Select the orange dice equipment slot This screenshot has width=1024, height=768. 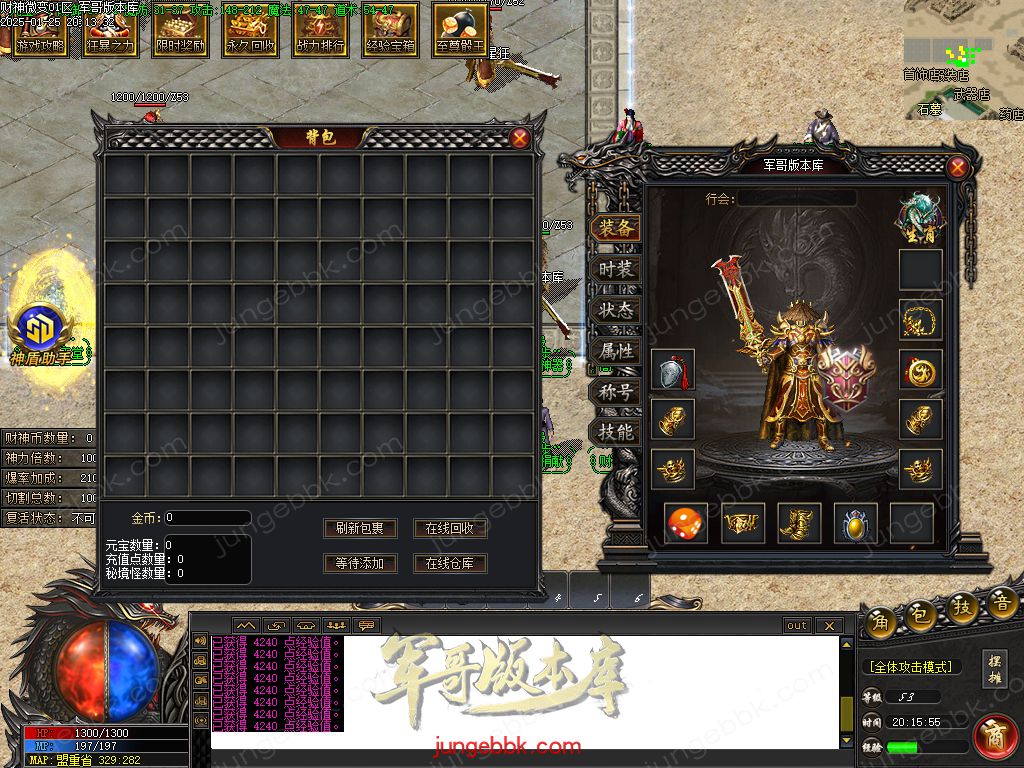click(x=686, y=523)
